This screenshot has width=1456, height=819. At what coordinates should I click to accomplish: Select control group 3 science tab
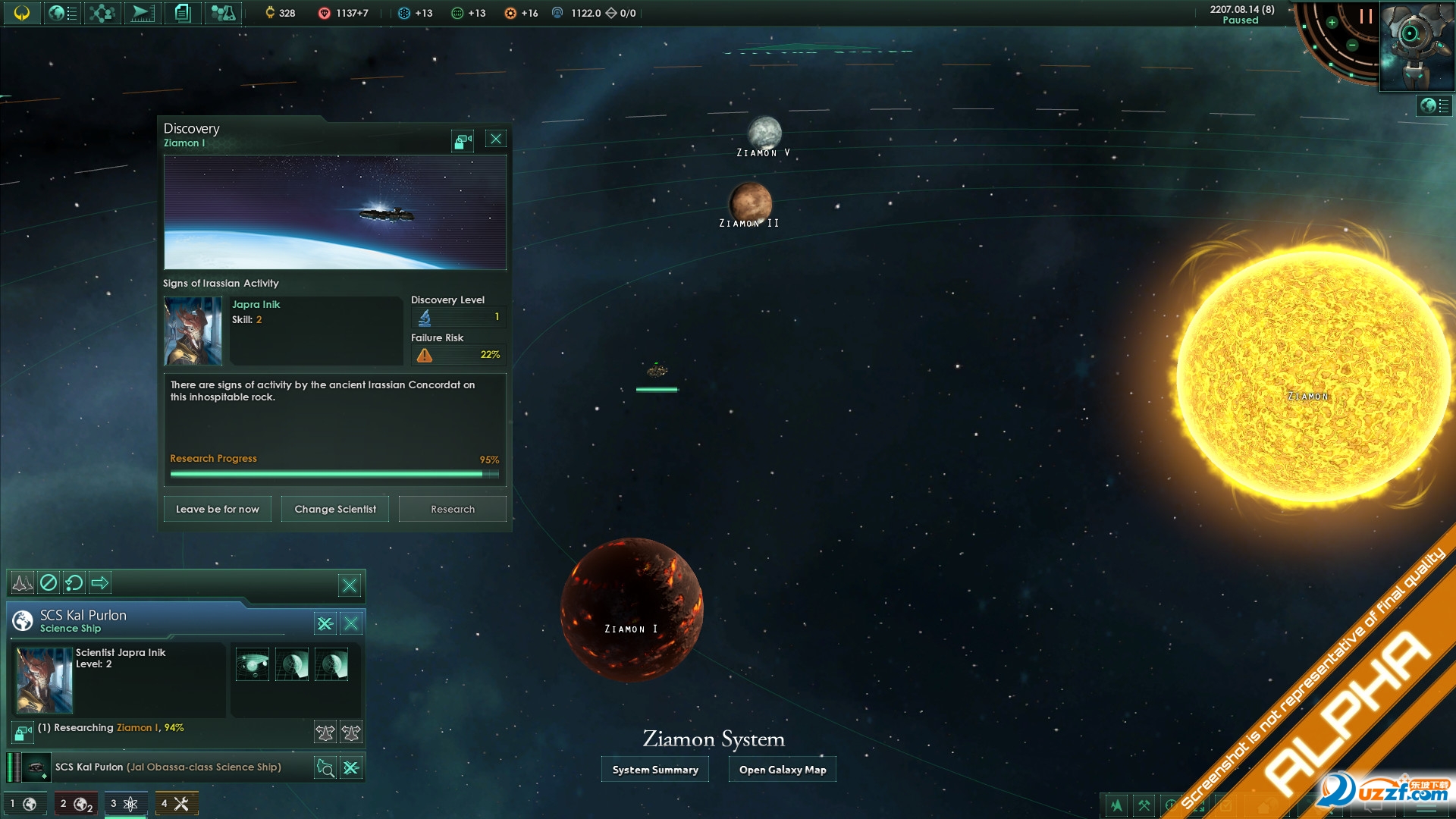point(125,804)
